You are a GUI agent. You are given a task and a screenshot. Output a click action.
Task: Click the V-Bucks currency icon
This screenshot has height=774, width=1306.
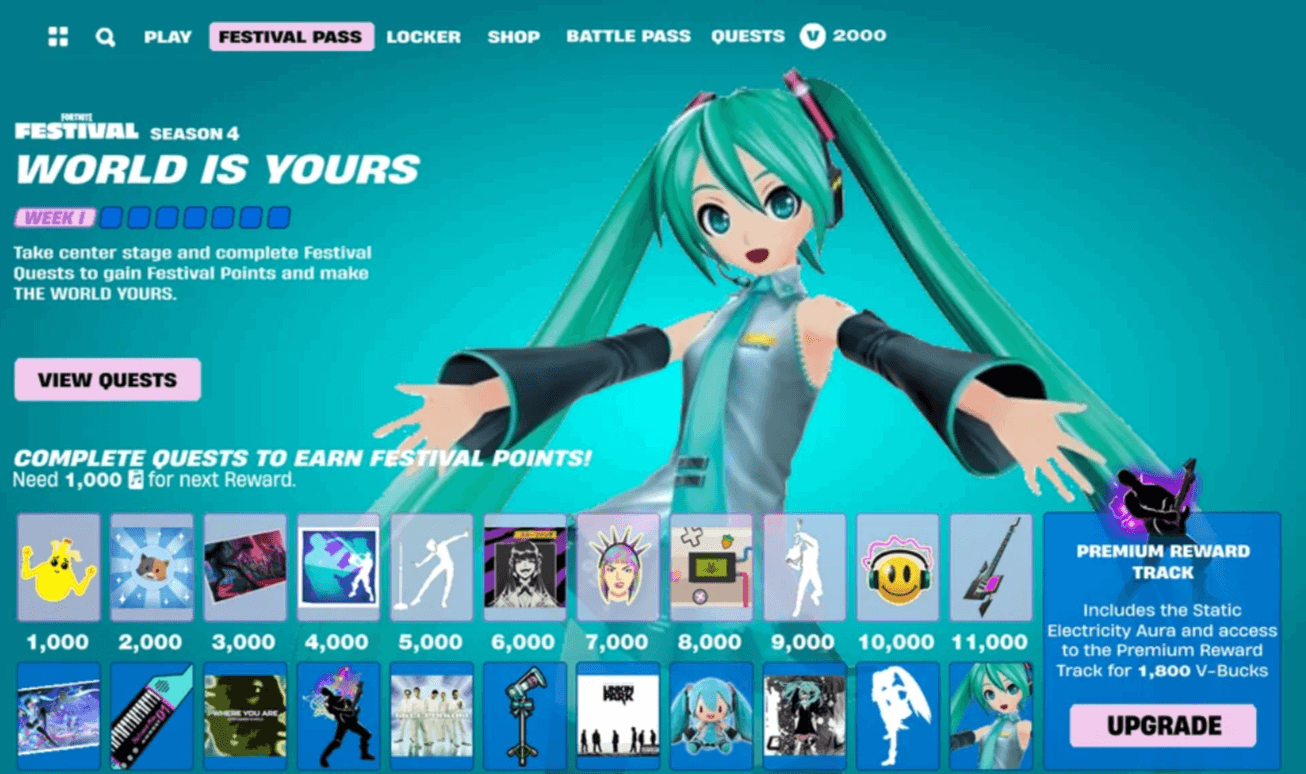tap(814, 36)
